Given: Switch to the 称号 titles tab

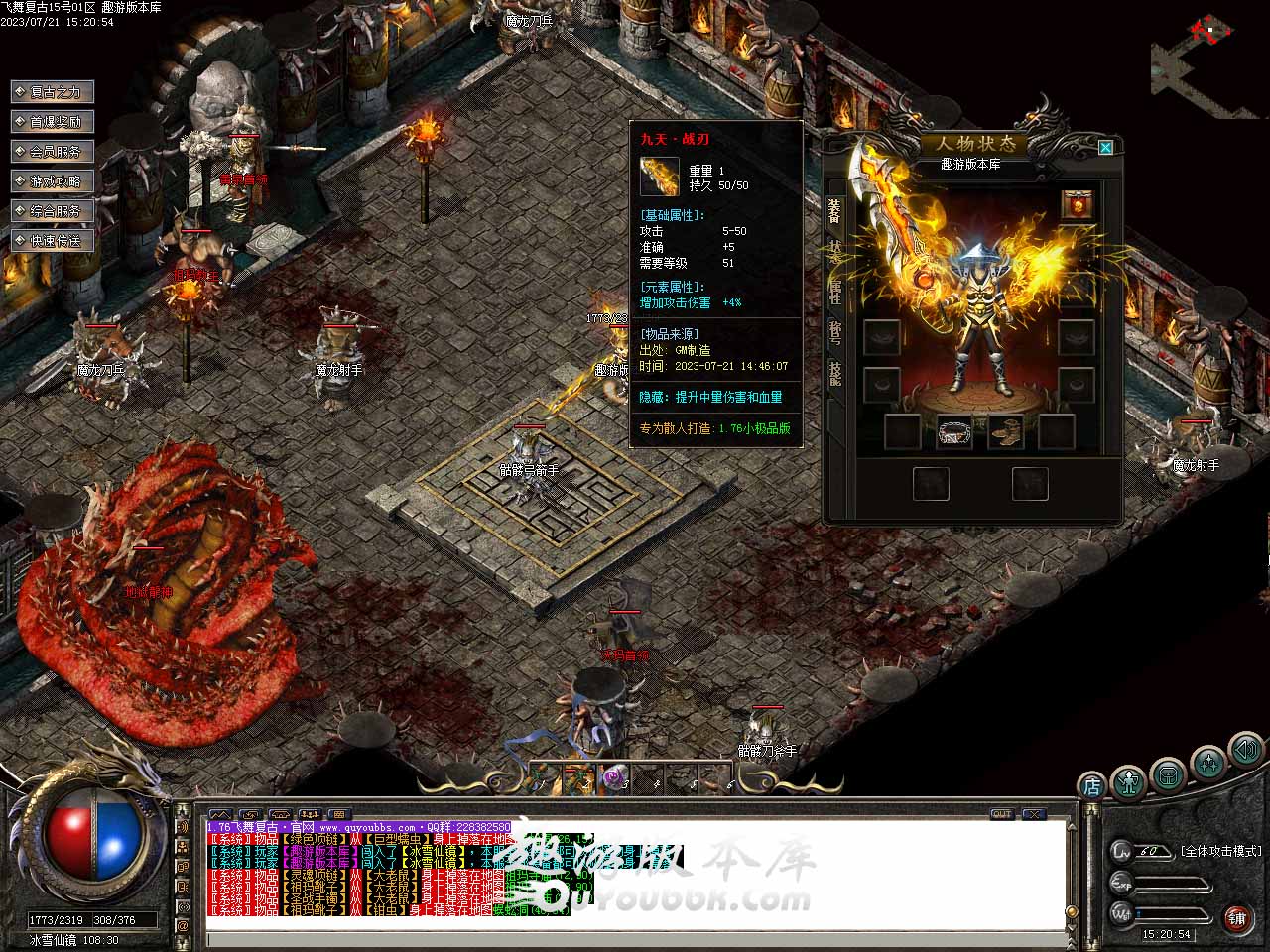Looking at the screenshot, I should (x=835, y=332).
